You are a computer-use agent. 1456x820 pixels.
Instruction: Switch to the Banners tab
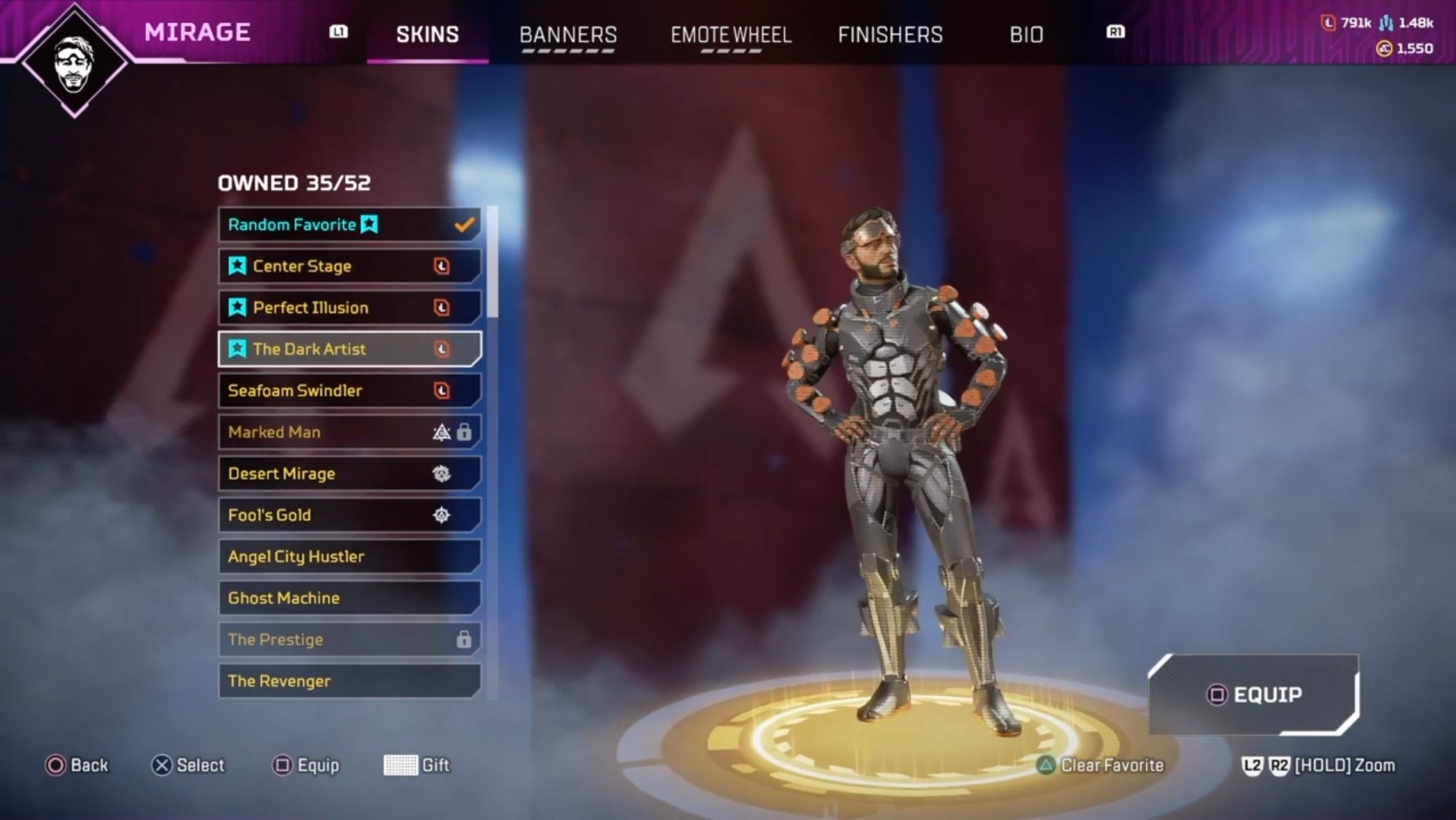[567, 35]
